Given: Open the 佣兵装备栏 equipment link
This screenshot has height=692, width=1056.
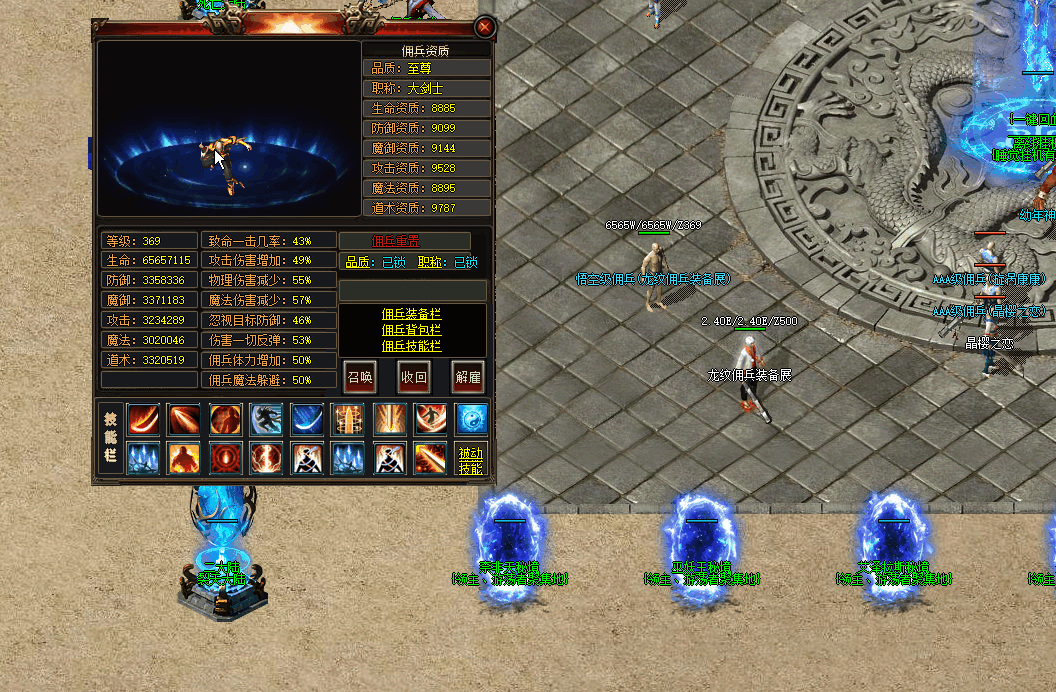Looking at the screenshot, I should [411, 314].
